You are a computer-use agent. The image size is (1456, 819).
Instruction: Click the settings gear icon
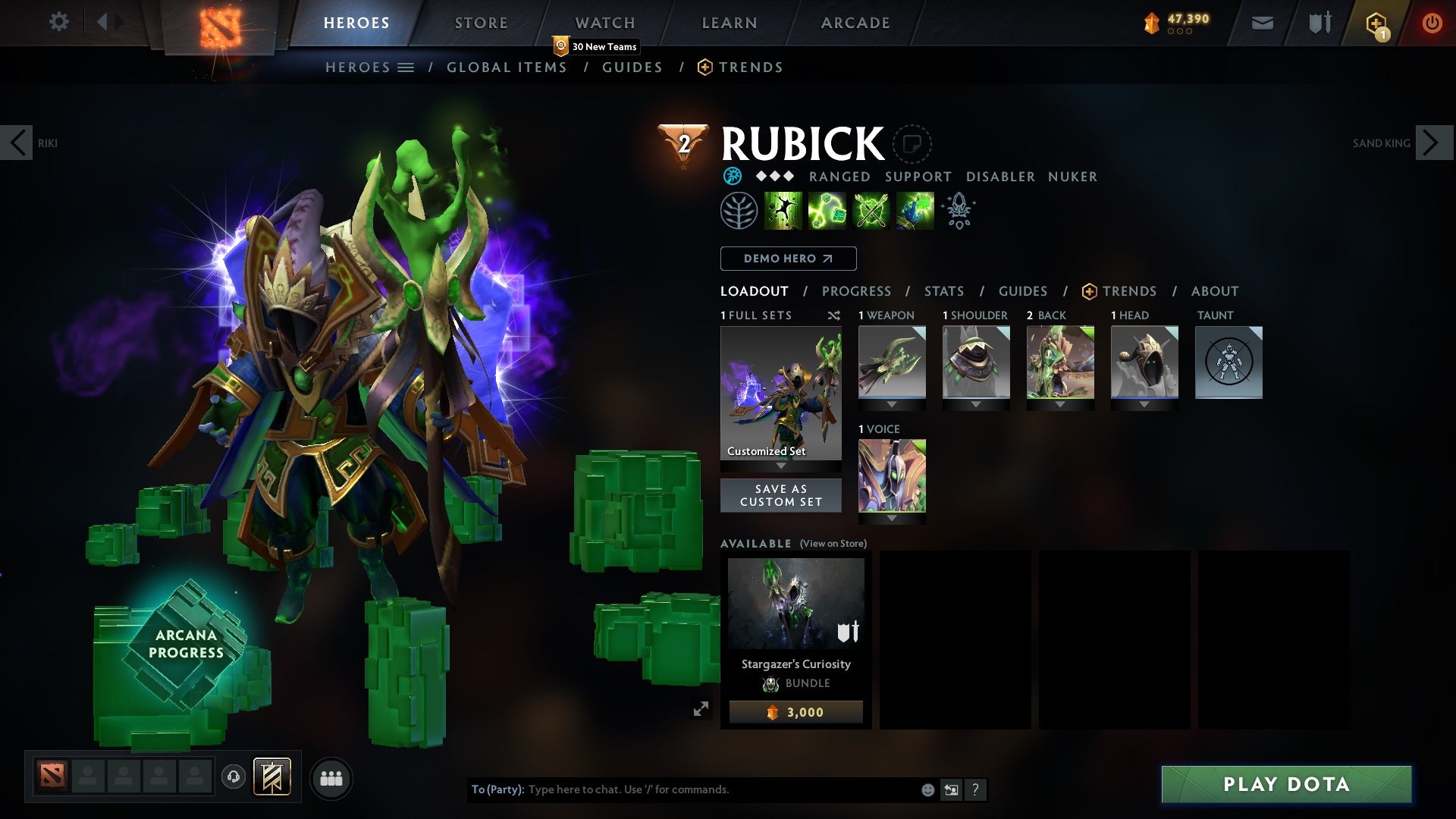coord(59,22)
